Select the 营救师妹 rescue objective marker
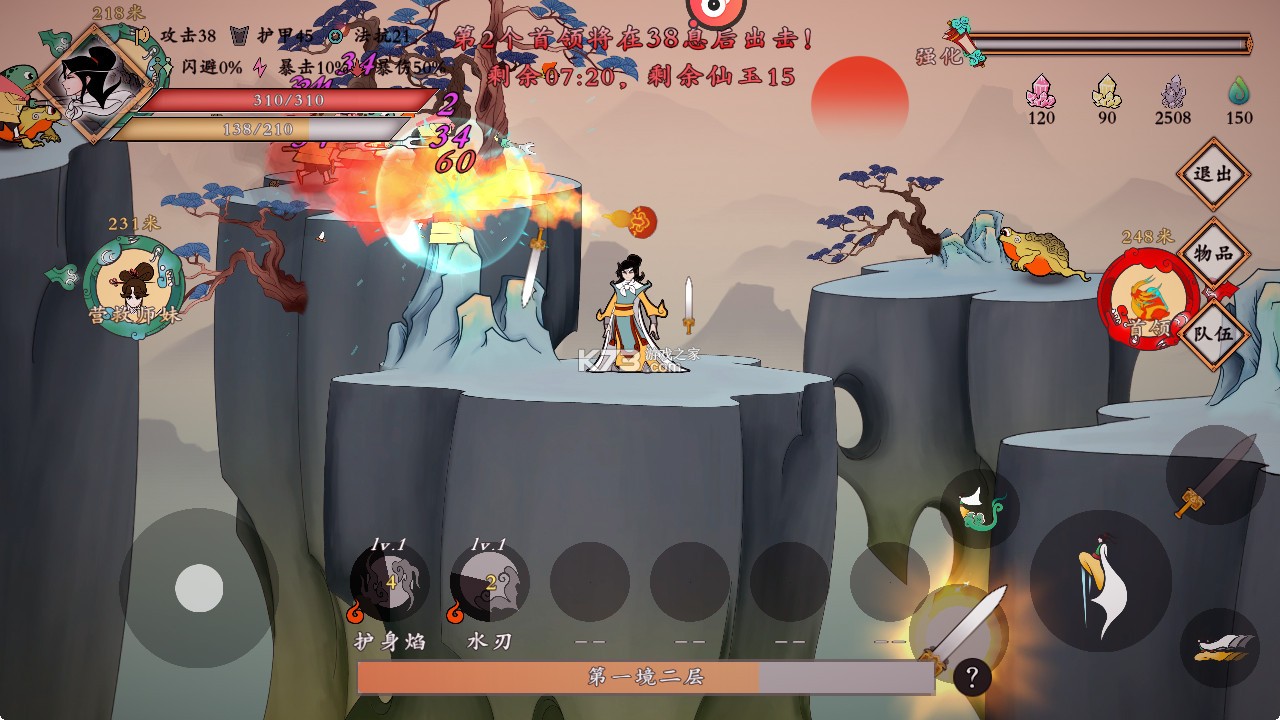Viewport: 1280px width, 720px height. click(133, 286)
